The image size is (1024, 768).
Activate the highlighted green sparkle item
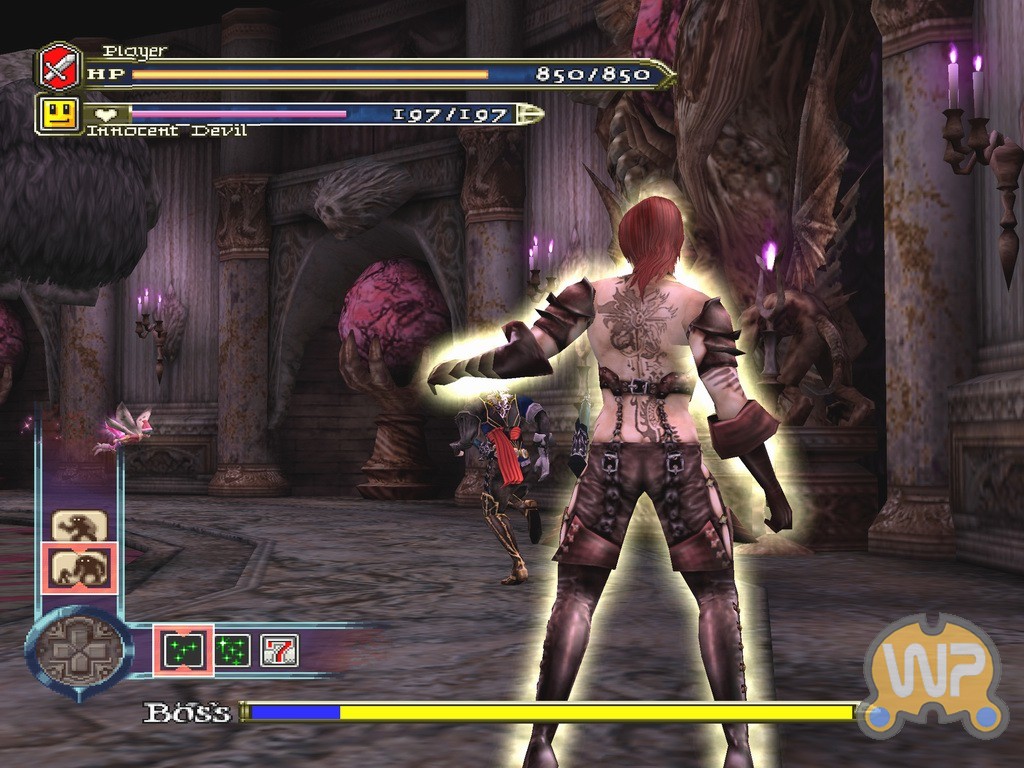tap(183, 651)
